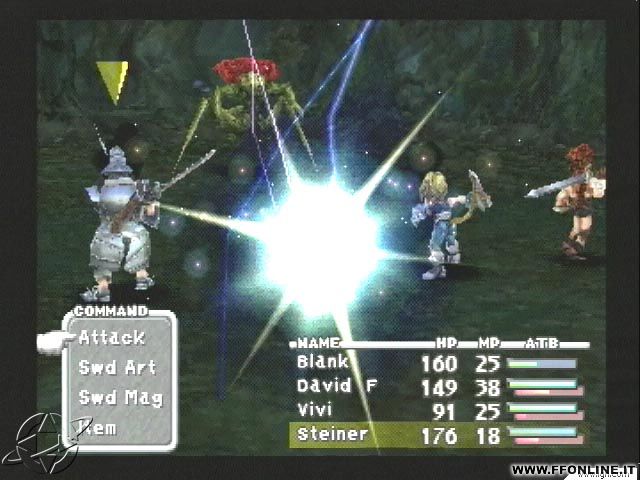Select Vivi's row in the party list
Viewport: 640px width, 480px height.
tap(314, 410)
